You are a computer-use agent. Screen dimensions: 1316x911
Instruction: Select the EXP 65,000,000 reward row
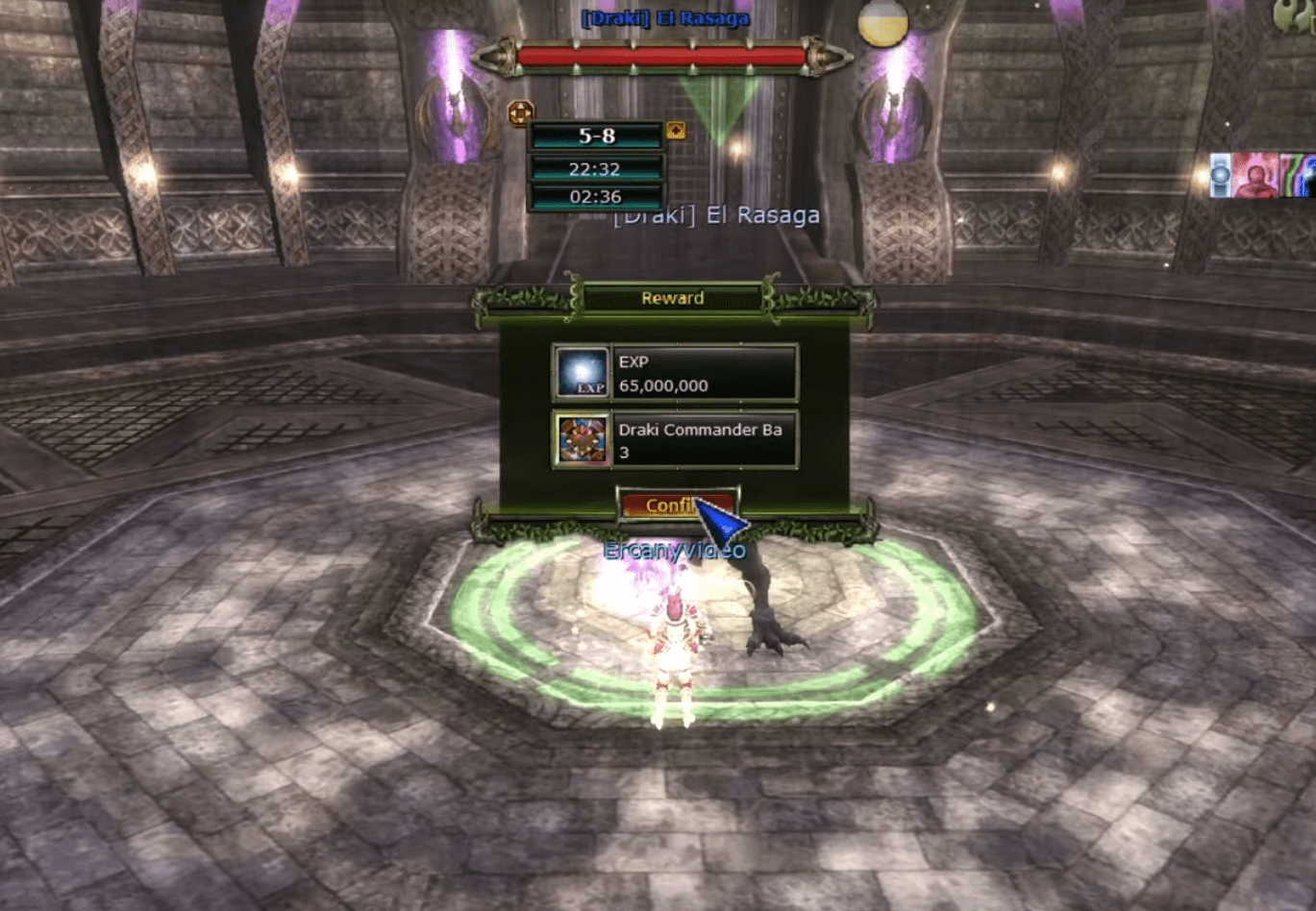675,373
